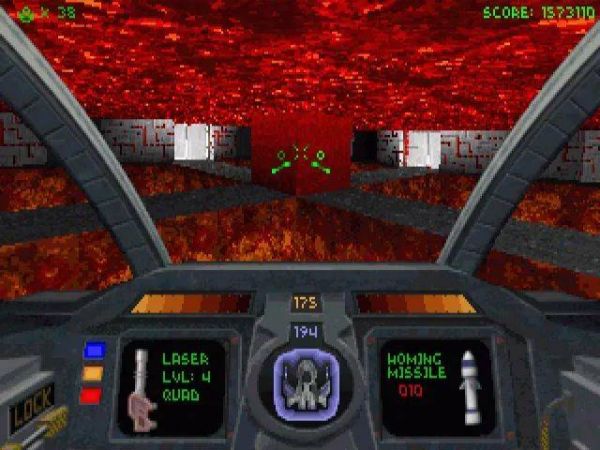600x450 pixels.
Task: Select the Laser primary weapon panel
Action: coord(172,387)
